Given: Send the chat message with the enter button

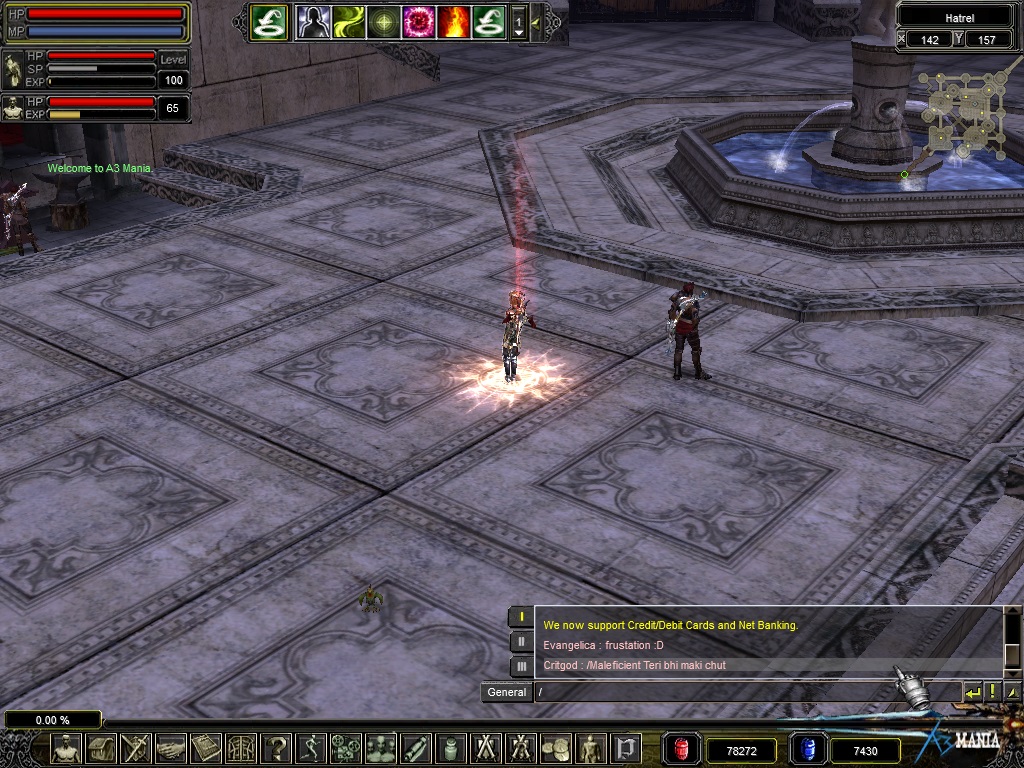Looking at the screenshot, I should point(972,692).
